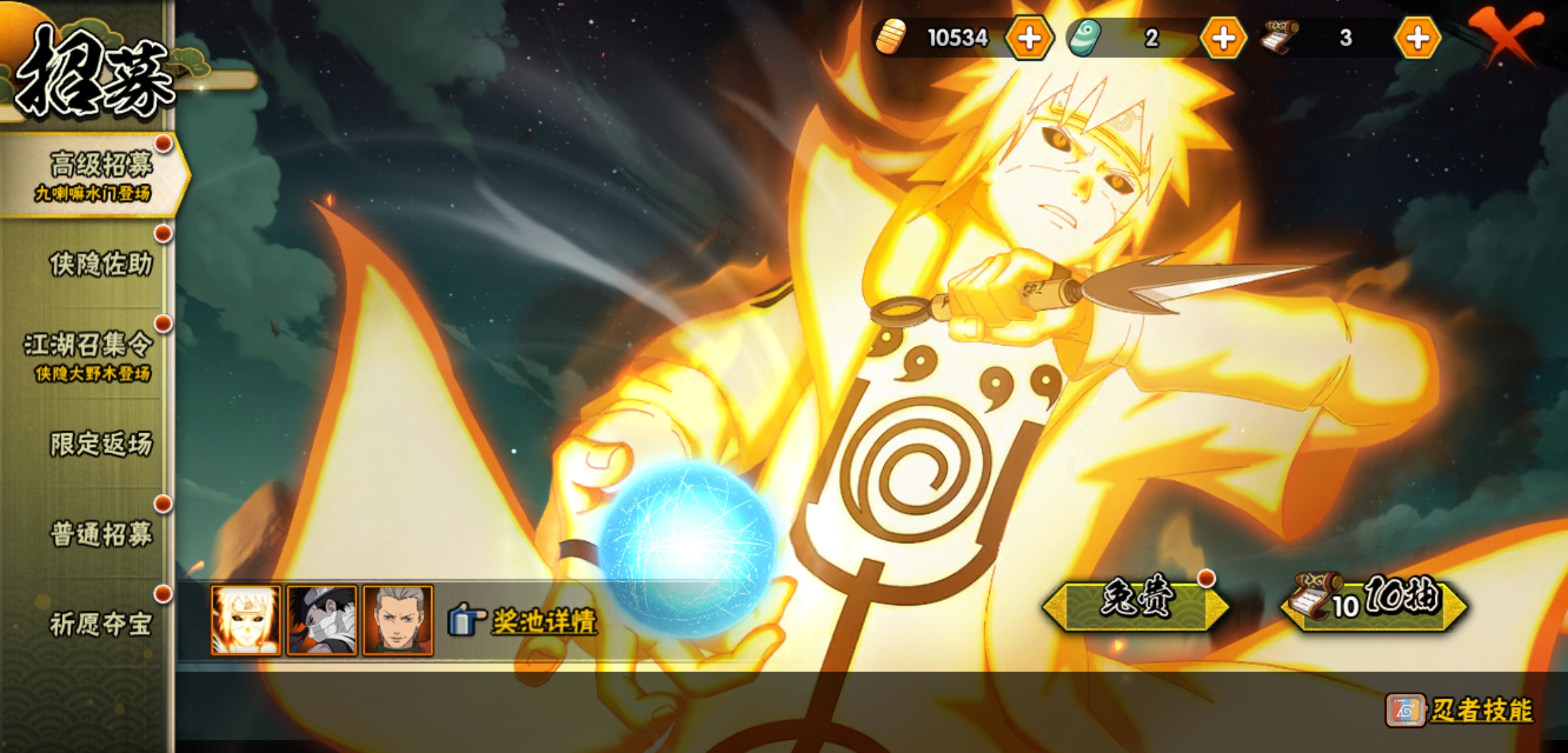Choose the 限定返场 tab

100,444
